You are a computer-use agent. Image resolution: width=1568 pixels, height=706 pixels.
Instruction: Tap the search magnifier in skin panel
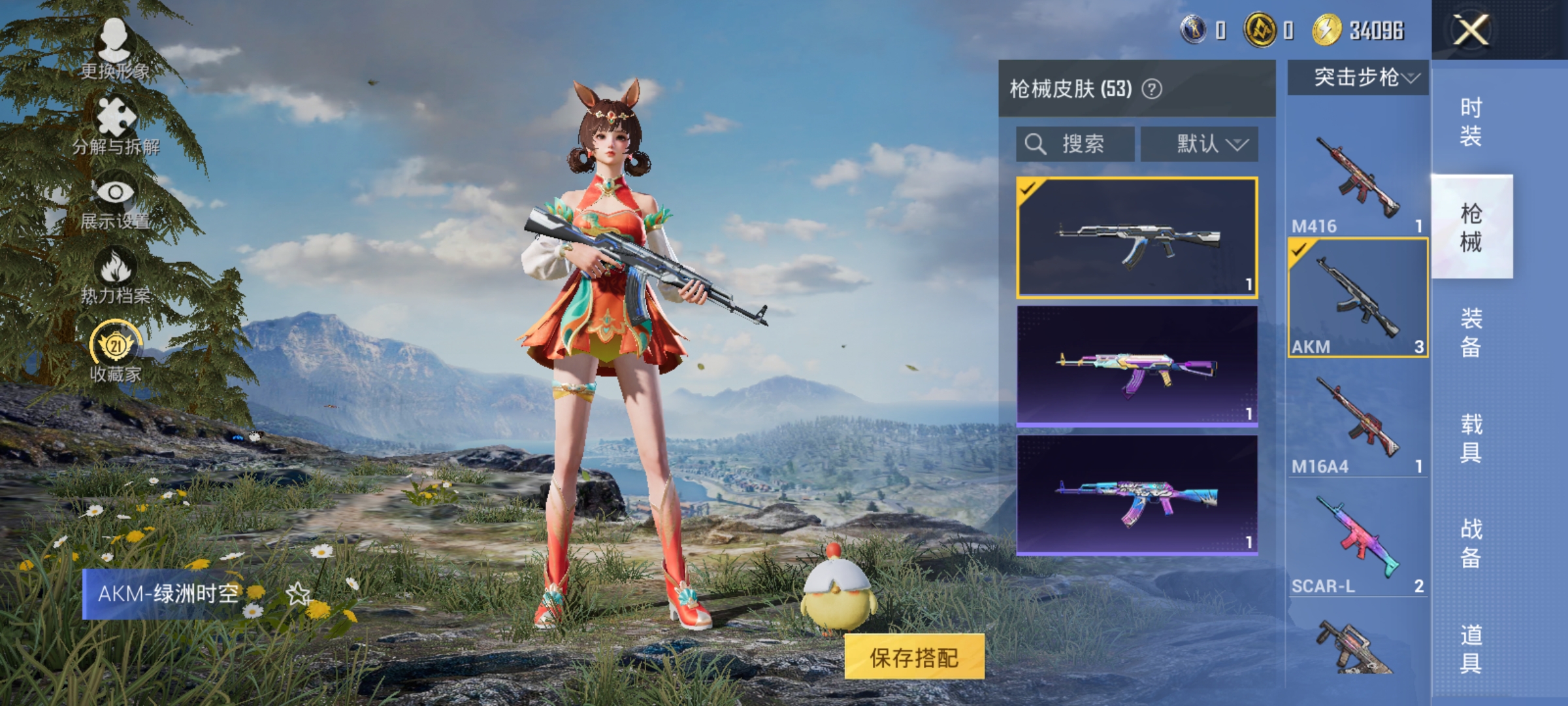click(1035, 144)
